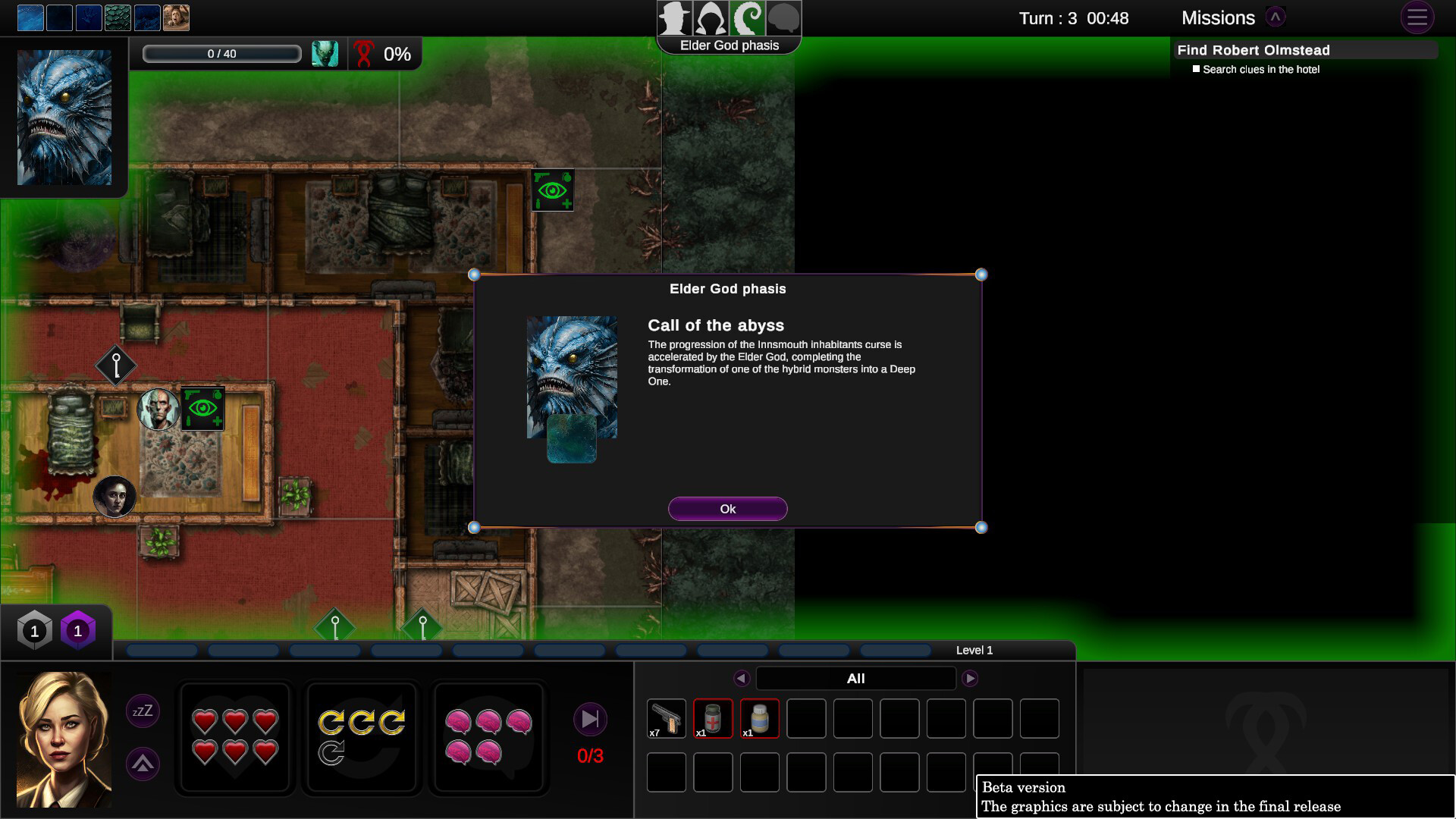Click the detective hat phase icon
Screen dimensions: 1456x819
click(673, 17)
